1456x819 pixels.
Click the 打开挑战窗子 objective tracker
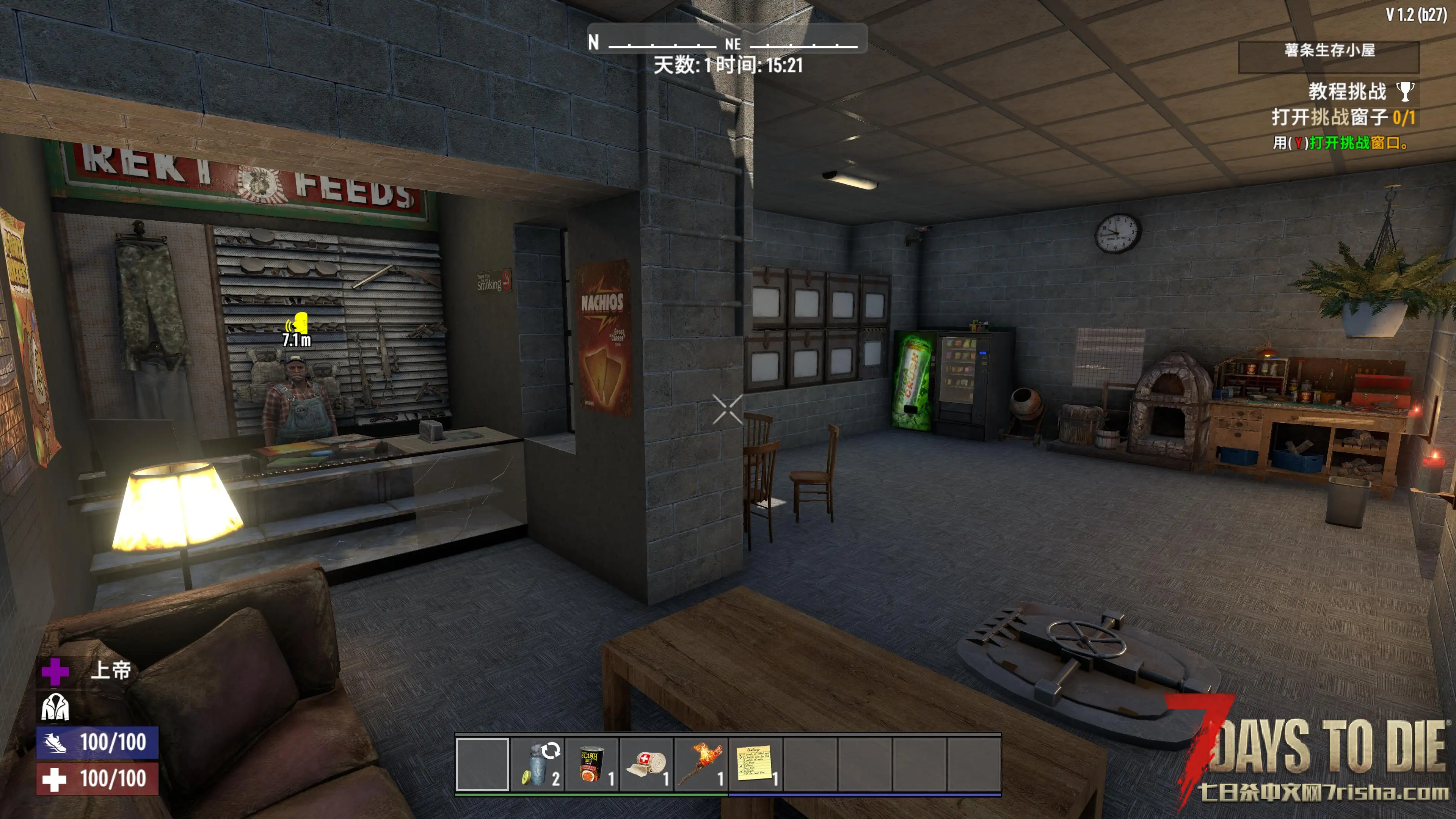pos(1342,118)
